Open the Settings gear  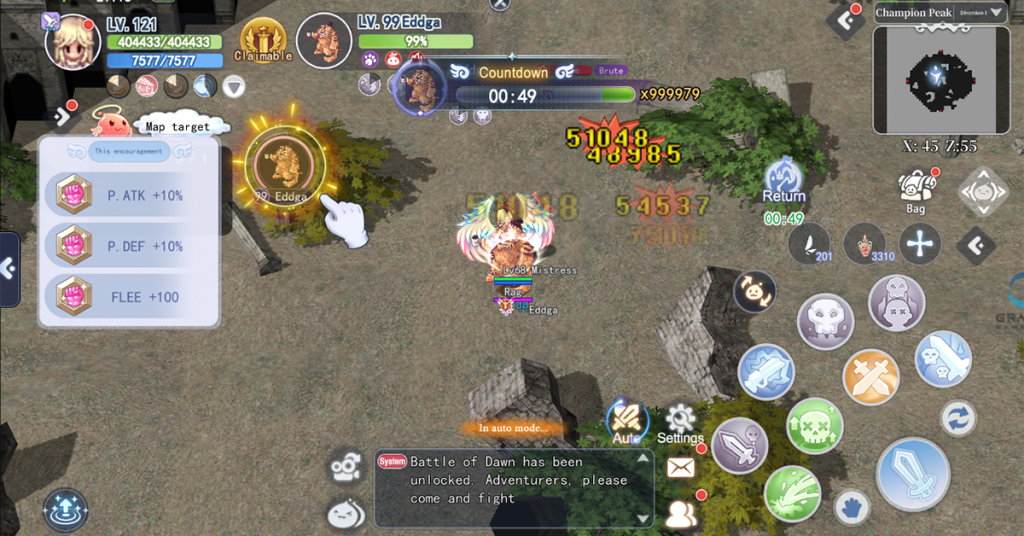tap(680, 423)
